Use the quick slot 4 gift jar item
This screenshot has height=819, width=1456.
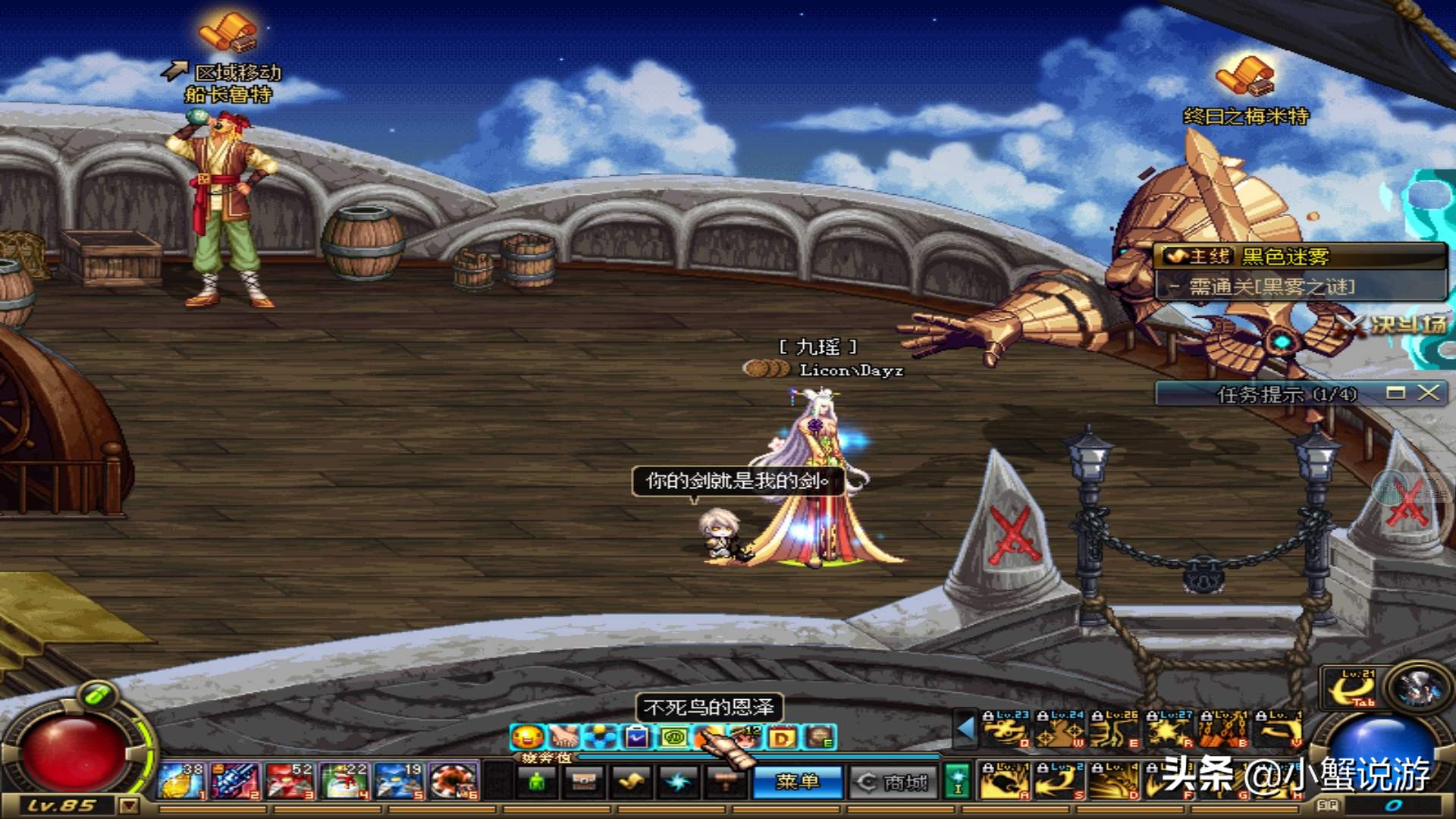pos(346,781)
